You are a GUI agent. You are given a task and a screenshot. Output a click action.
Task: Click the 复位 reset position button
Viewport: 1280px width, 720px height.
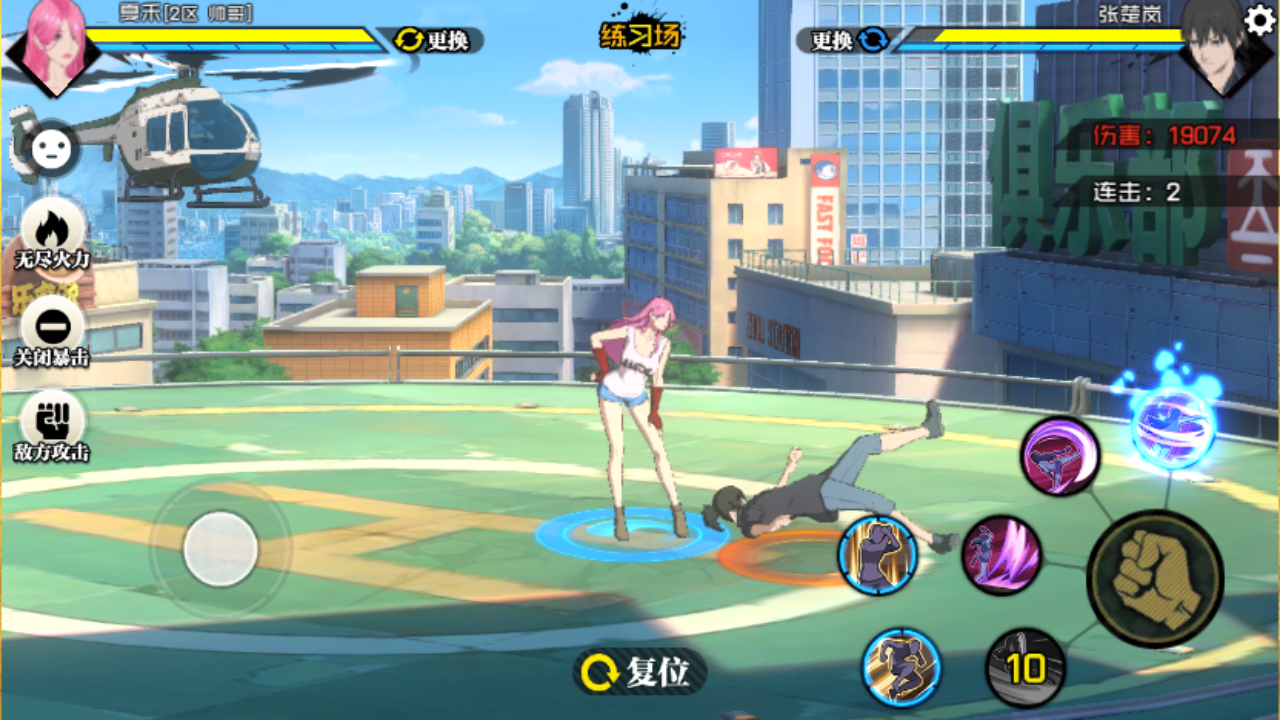640,672
